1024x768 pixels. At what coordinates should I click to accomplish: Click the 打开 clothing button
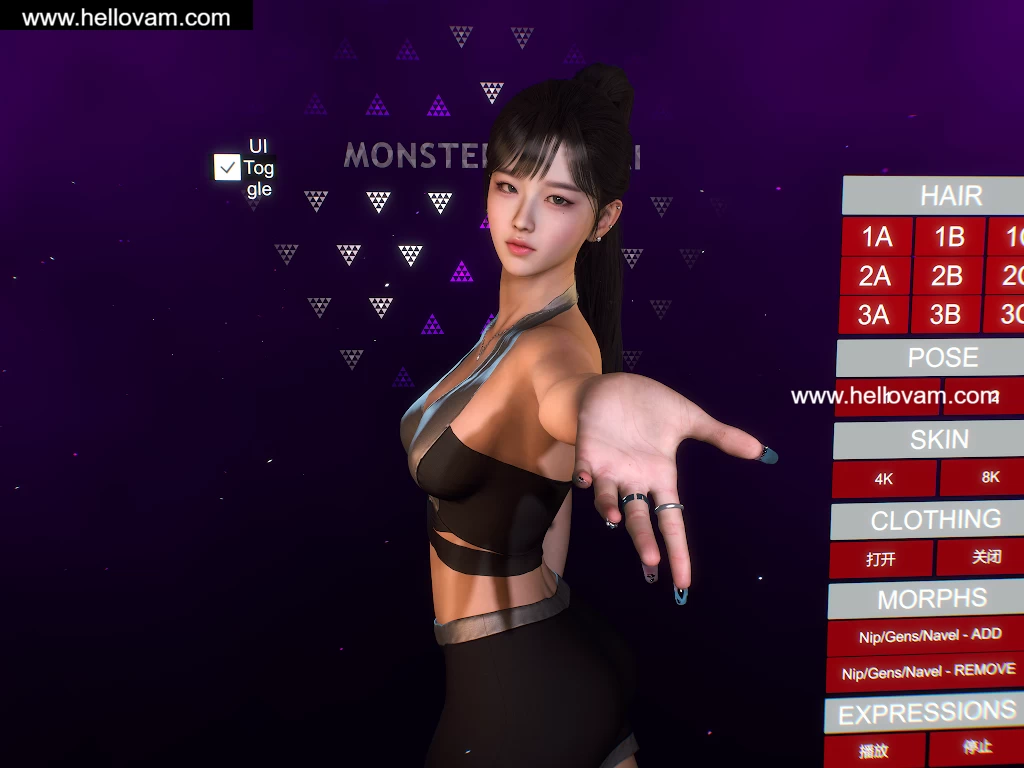[881, 559]
